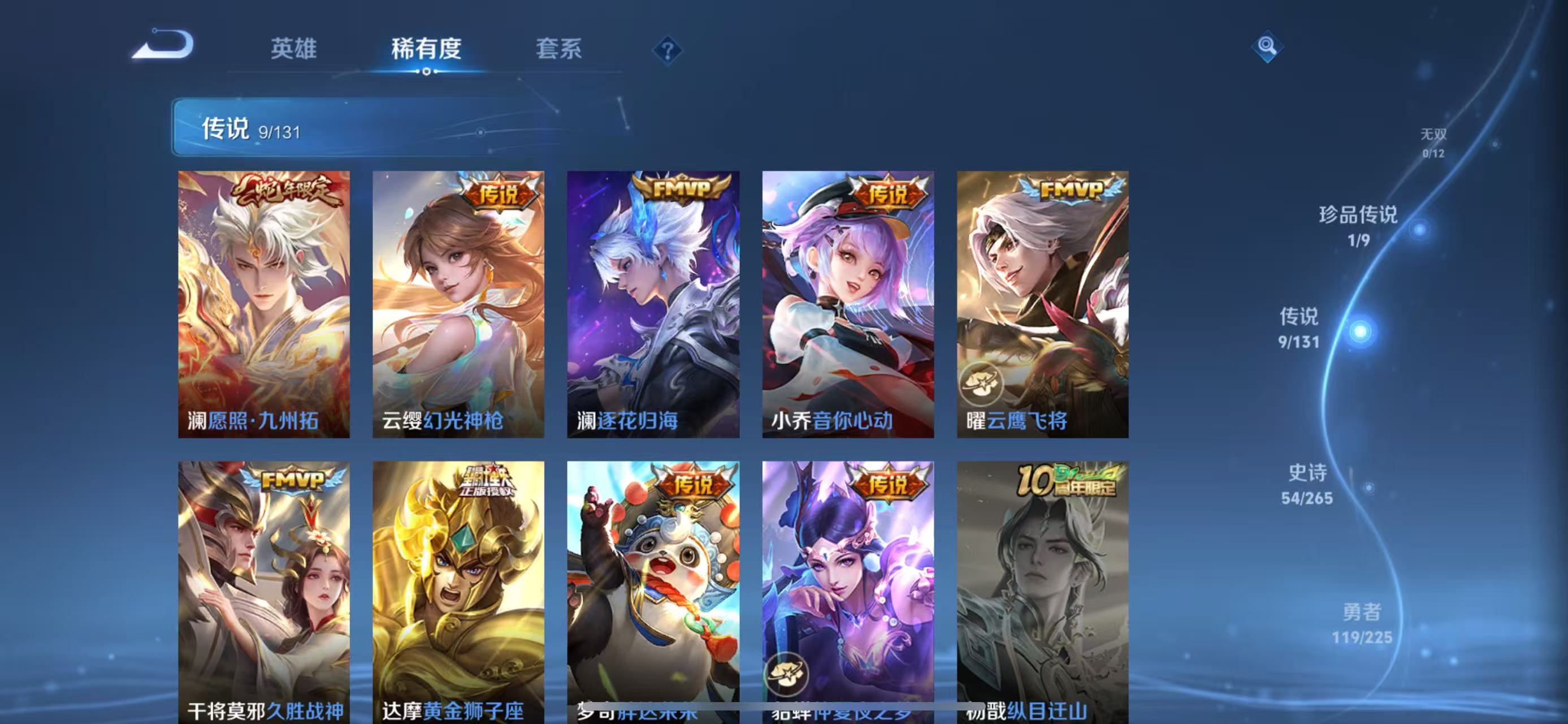Screen dimensions: 1568x724
Task: Open search with the magnifier icon
Action: [x=1267, y=45]
